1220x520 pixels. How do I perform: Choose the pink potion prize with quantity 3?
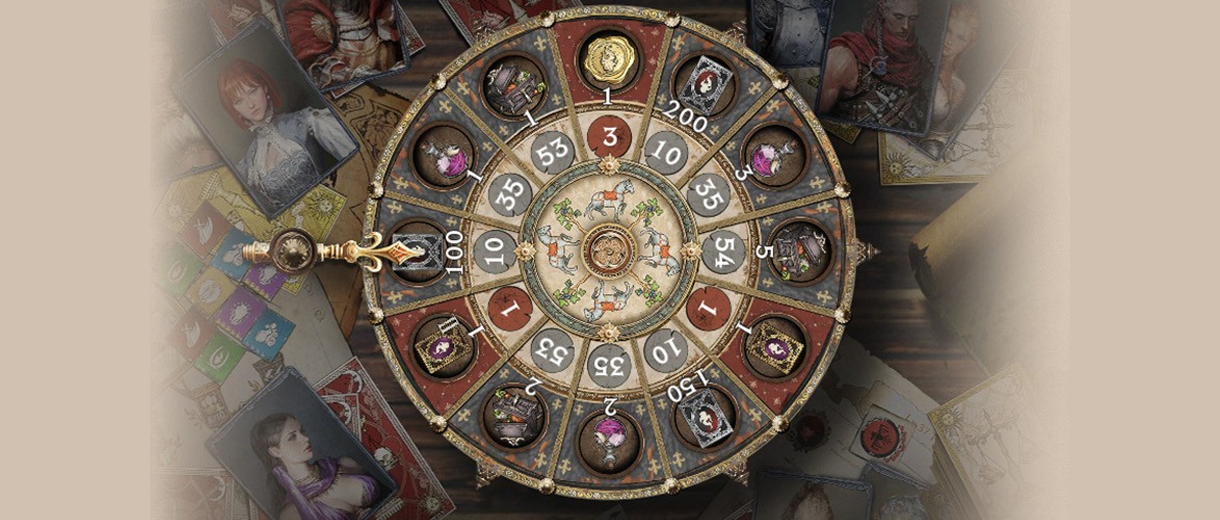click(x=770, y=156)
